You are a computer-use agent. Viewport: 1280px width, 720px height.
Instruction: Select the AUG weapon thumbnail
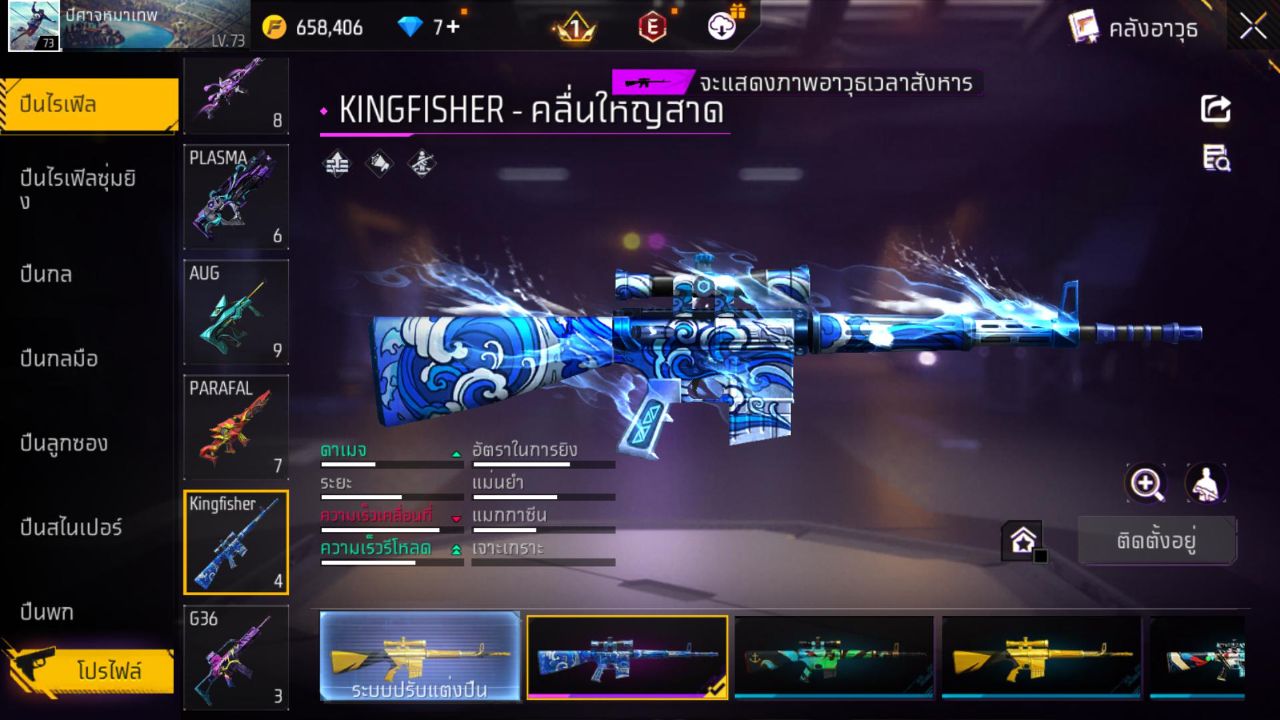pyautogui.click(x=236, y=312)
